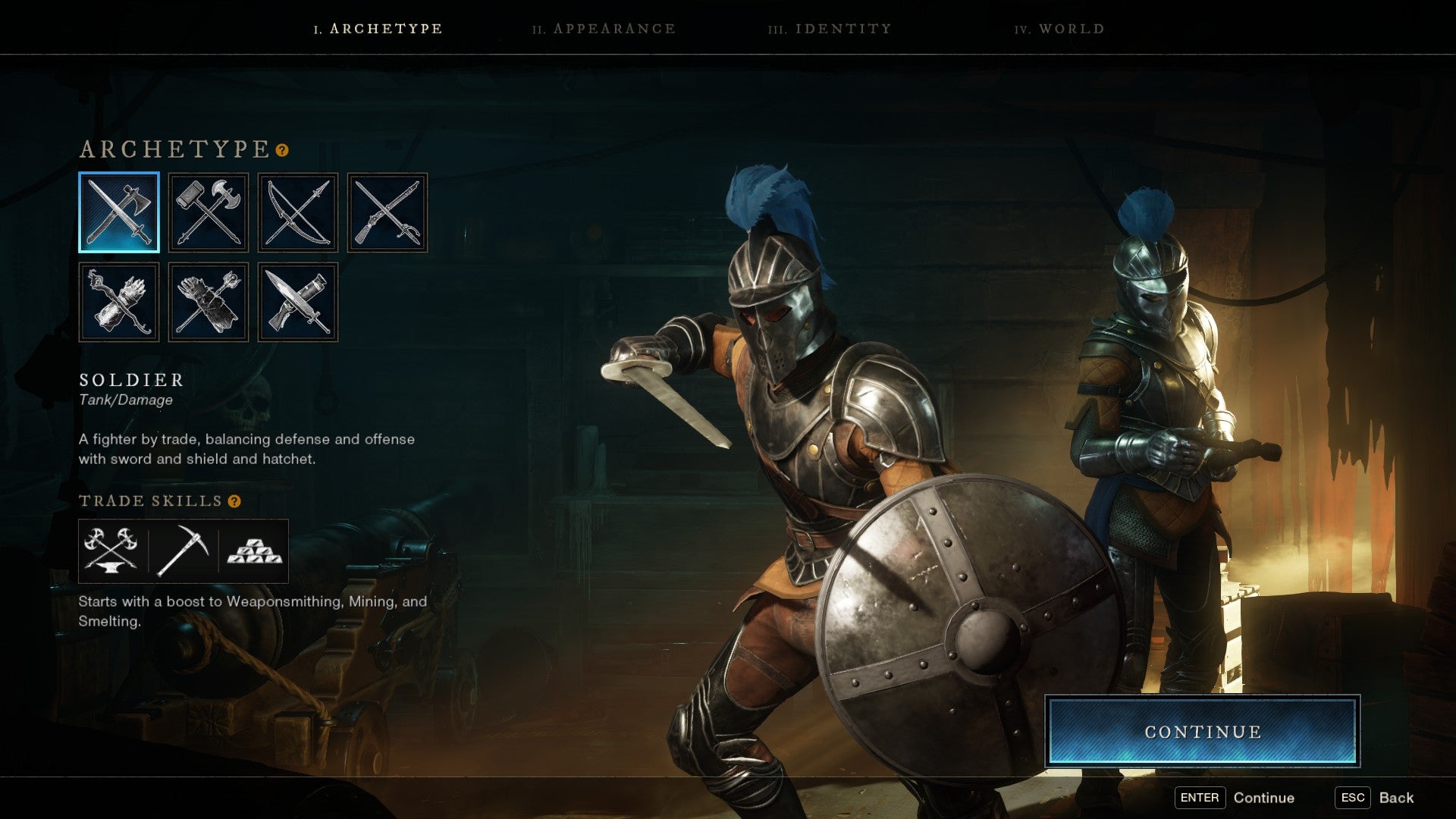Click Back next to the ESC hint
1456x819 pixels.
point(1397,798)
